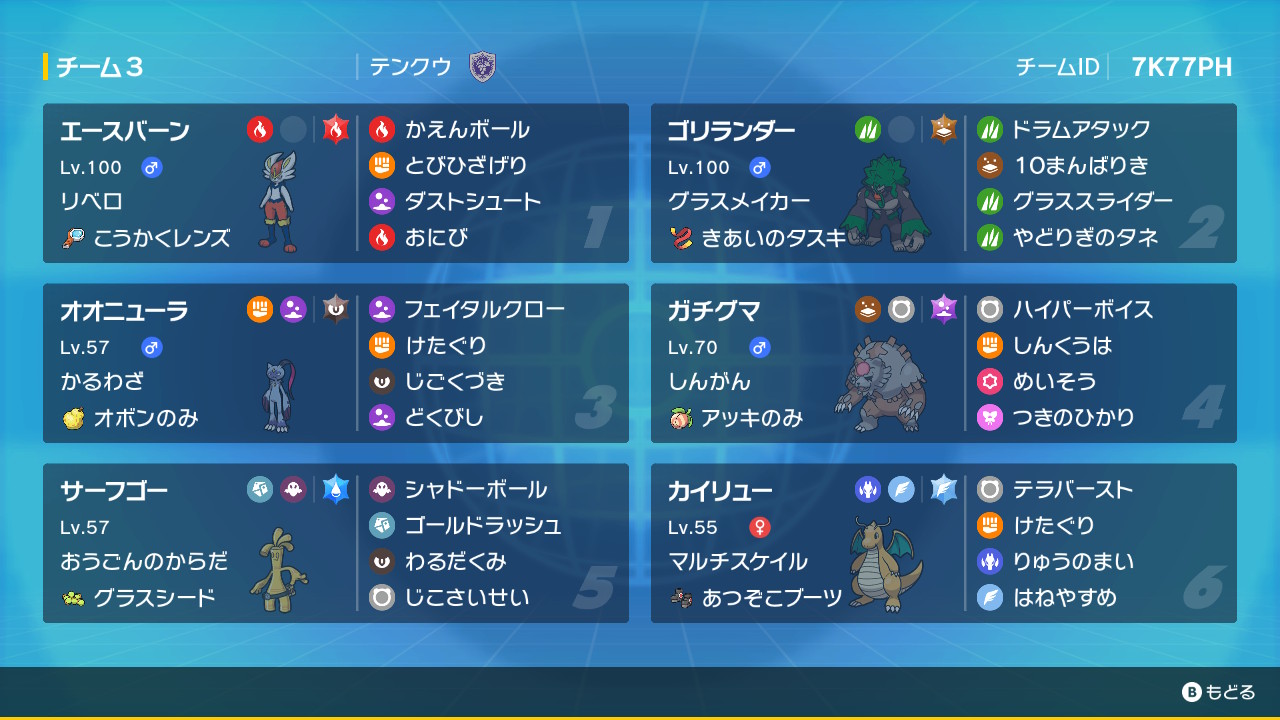Select the サーフゴー team slot
Viewport: 1280px width, 720px height.
(200, 543)
